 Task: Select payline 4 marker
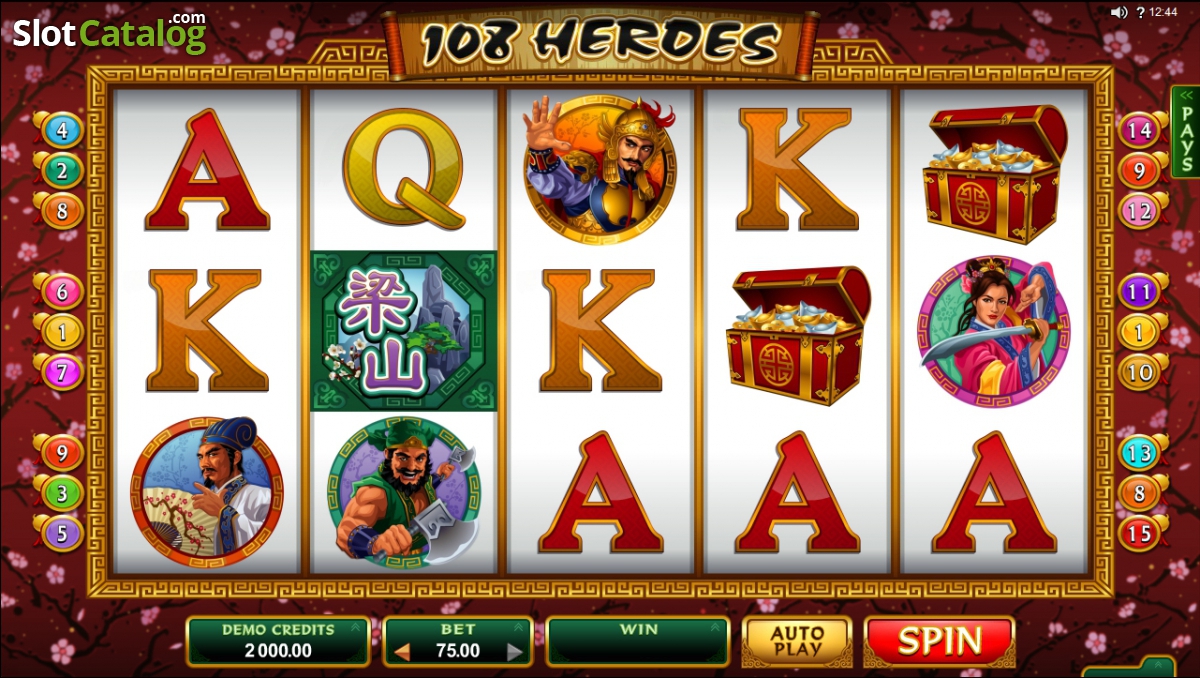pyautogui.click(x=62, y=130)
